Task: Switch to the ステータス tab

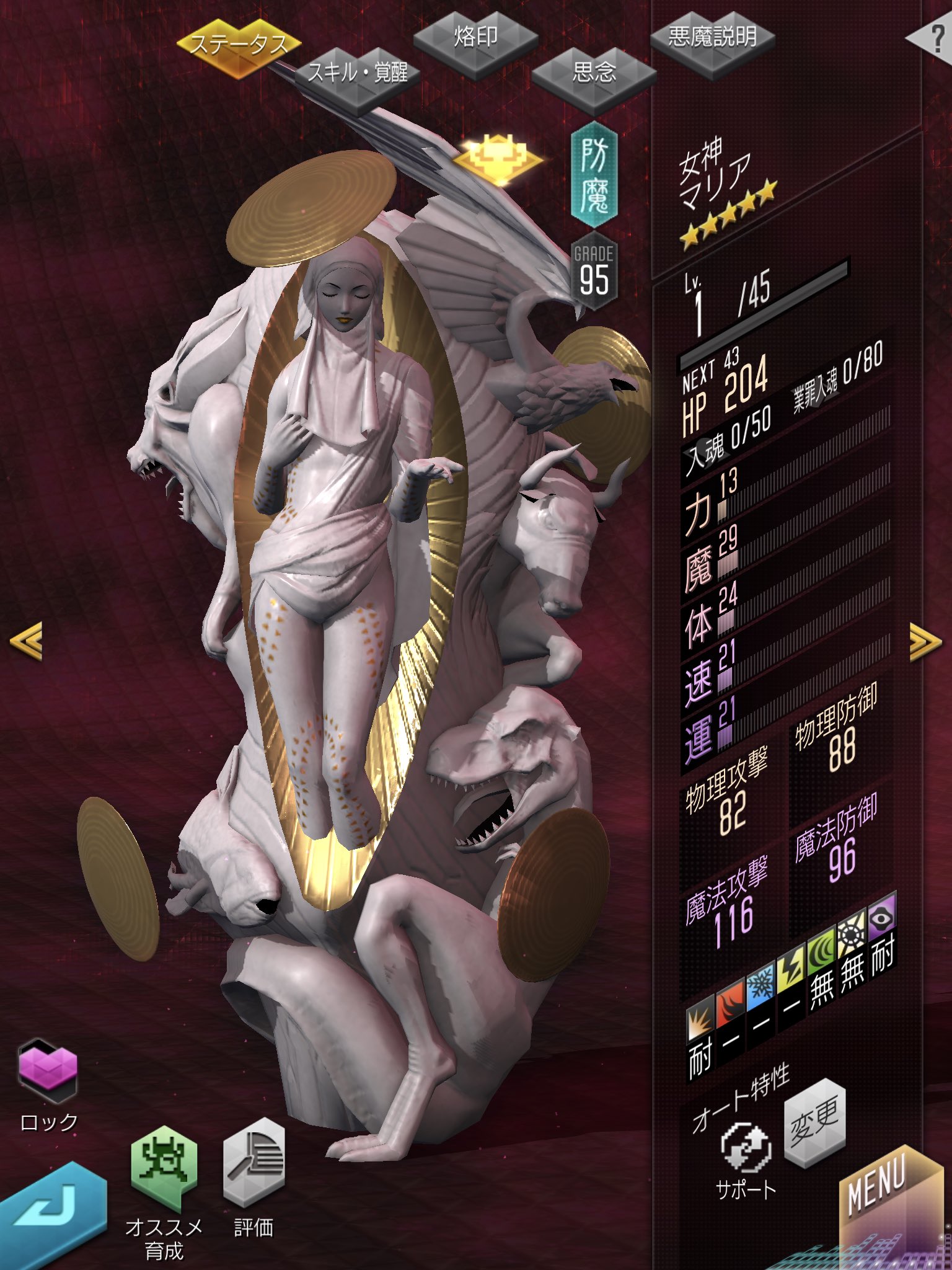Action: [239, 45]
